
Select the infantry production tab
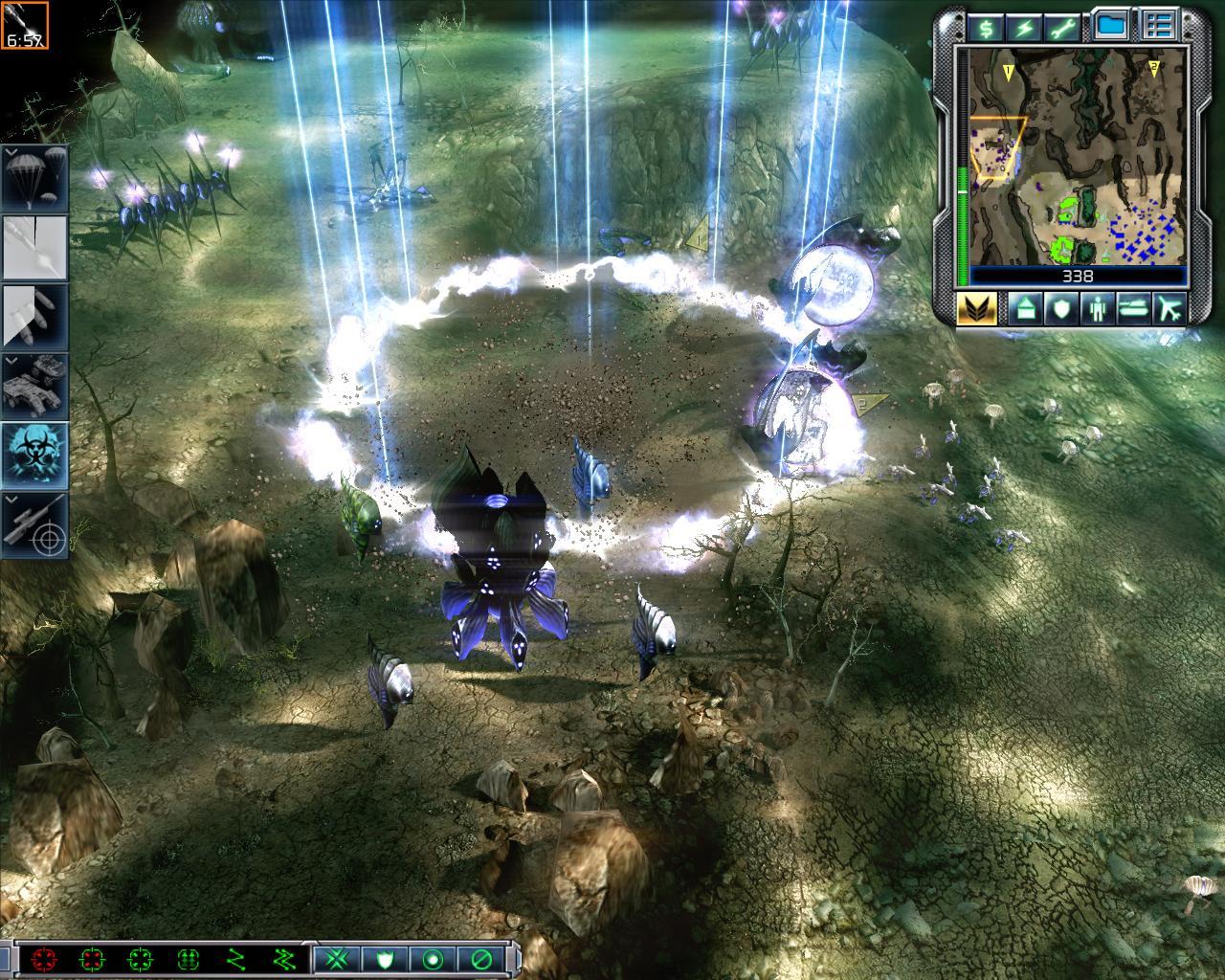(x=1095, y=308)
